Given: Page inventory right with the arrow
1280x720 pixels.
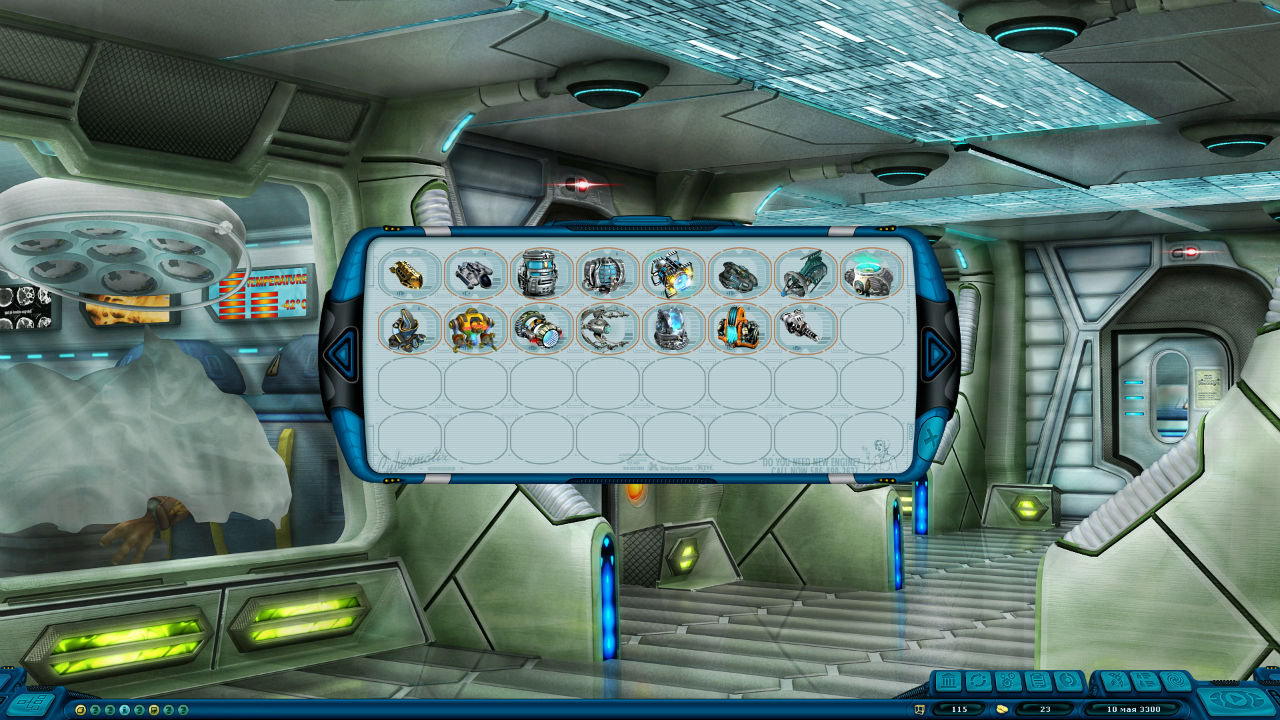Looking at the screenshot, I should (x=936, y=351).
